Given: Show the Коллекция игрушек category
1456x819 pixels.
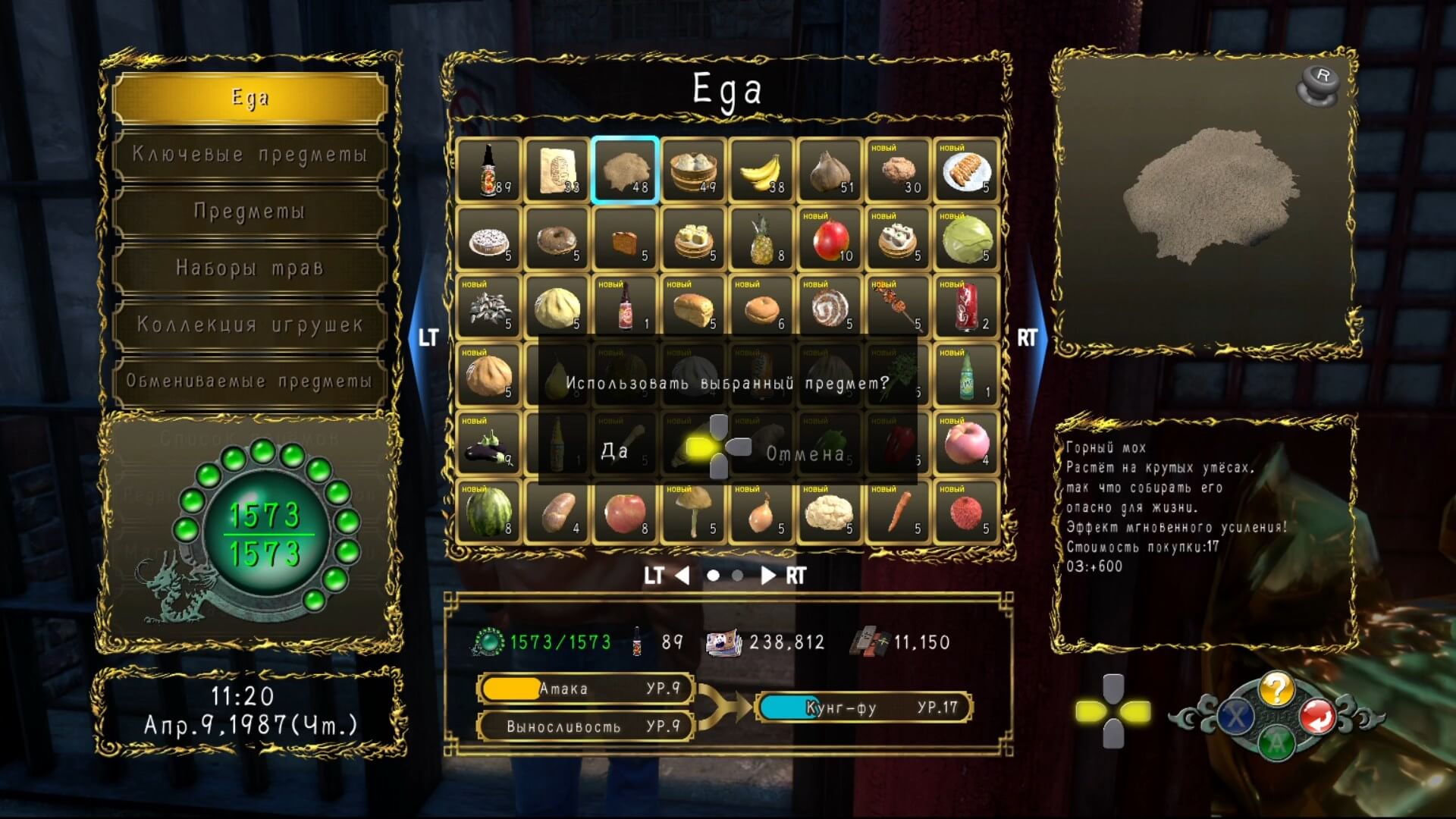Looking at the screenshot, I should click(249, 325).
